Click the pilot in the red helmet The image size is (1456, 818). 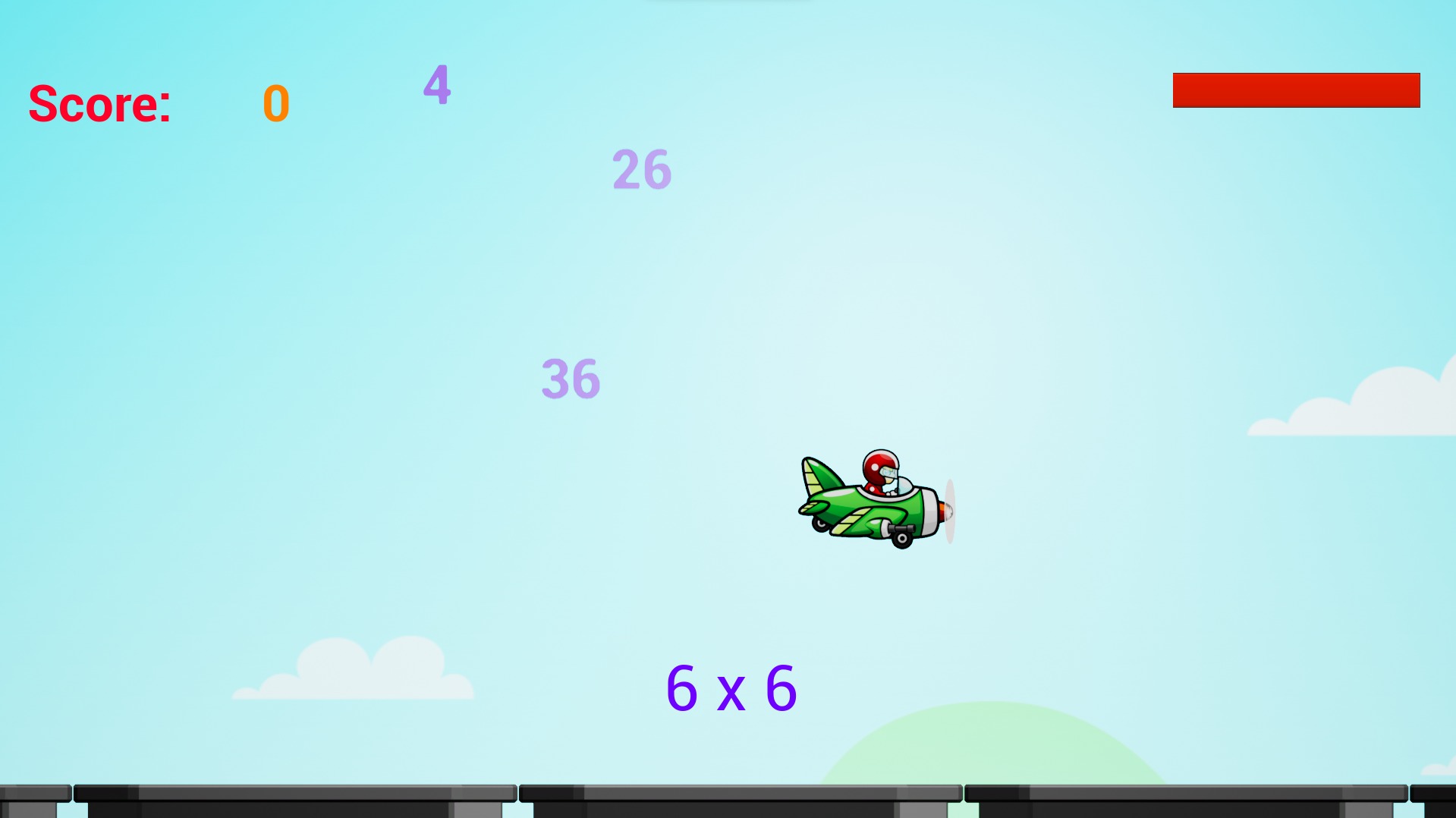point(880,467)
